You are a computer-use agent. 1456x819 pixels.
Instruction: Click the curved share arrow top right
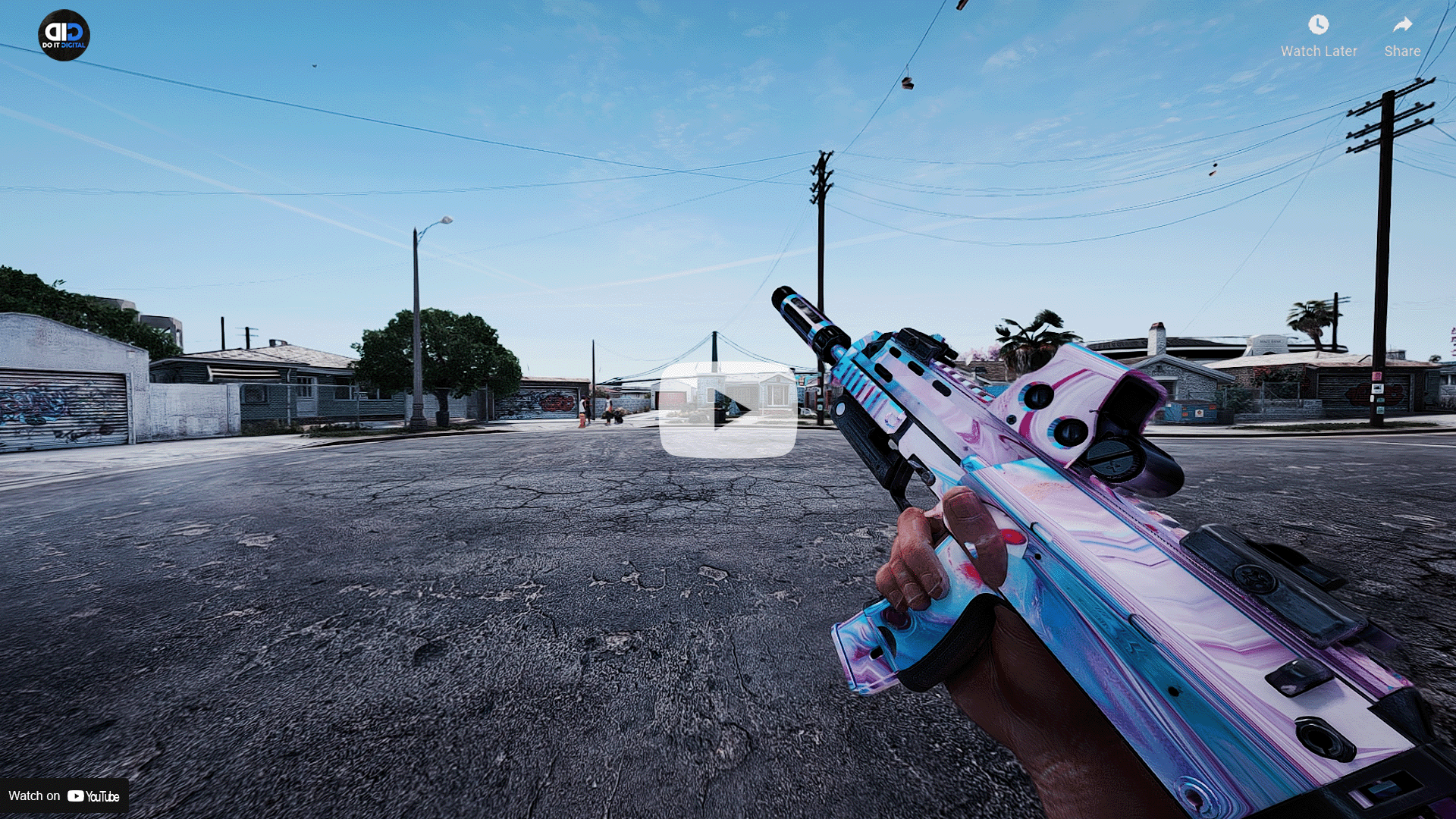pos(1401,24)
